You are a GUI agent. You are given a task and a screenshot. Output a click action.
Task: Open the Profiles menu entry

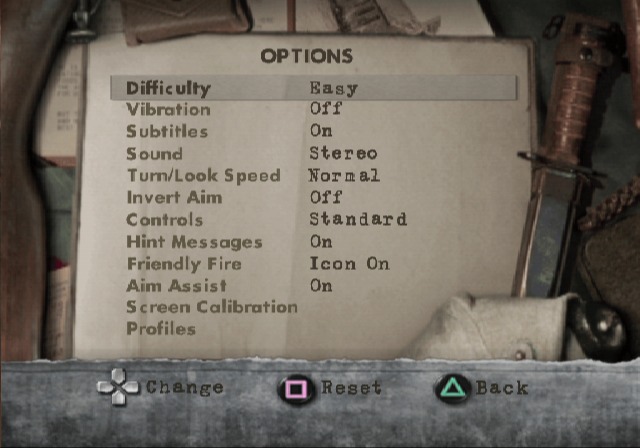pyautogui.click(x=161, y=329)
